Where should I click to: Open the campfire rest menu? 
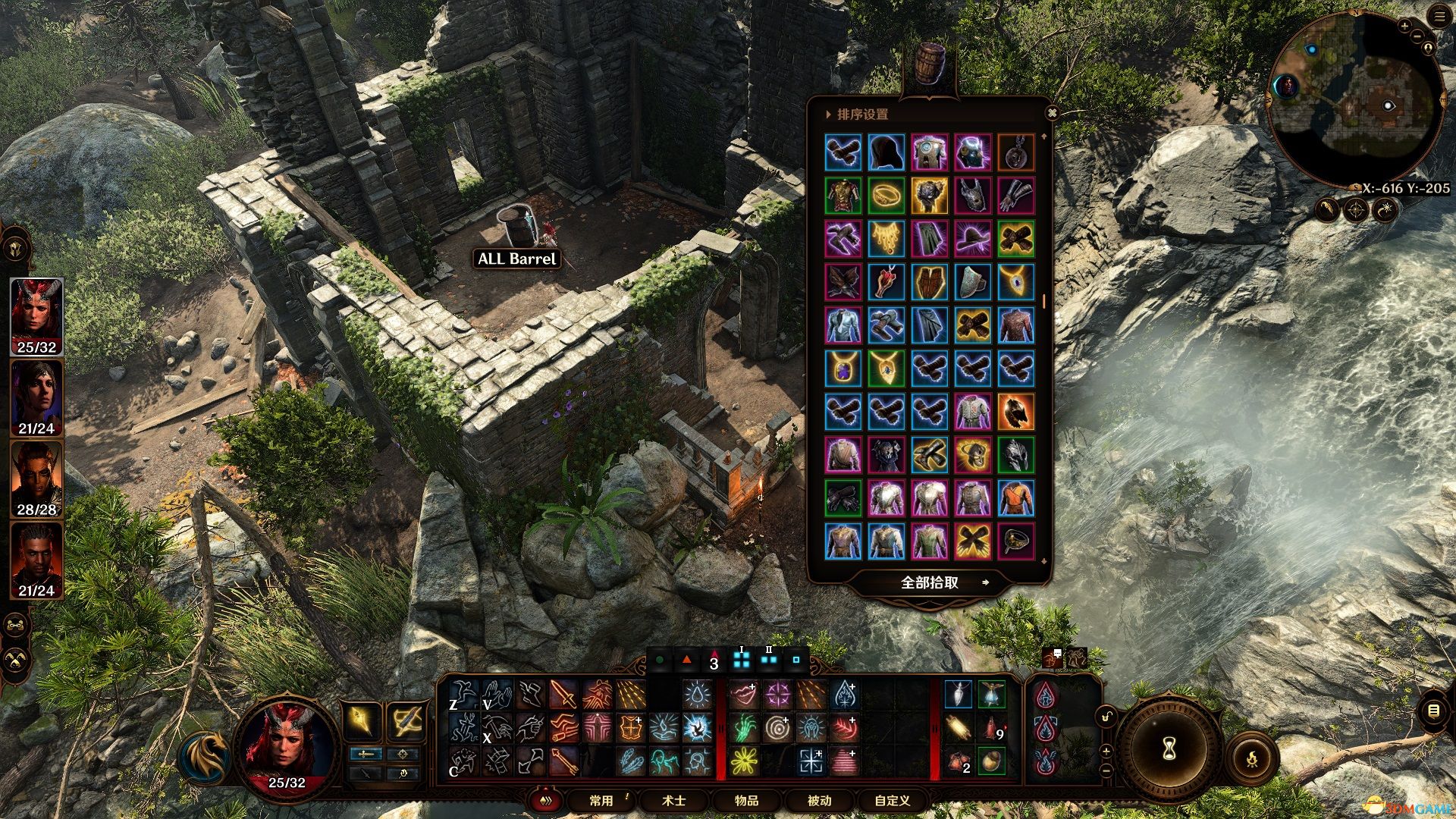tap(1251, 758)
